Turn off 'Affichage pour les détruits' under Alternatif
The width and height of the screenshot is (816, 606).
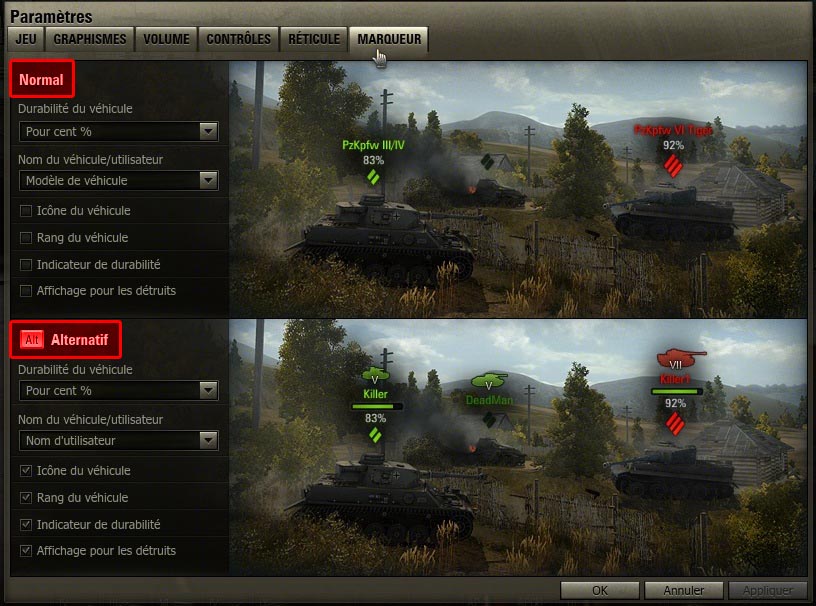(26, 551)
